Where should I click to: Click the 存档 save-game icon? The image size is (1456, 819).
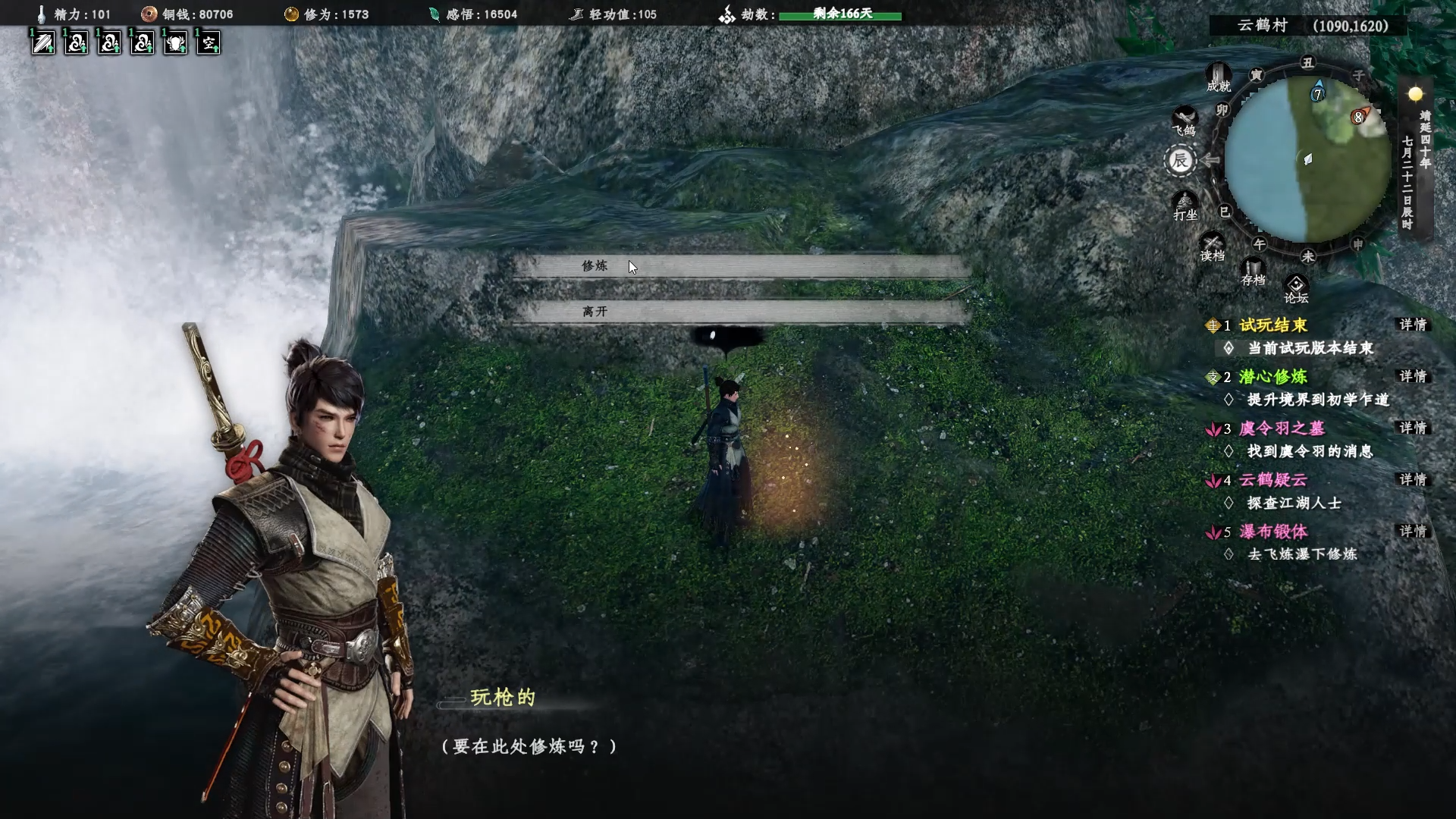click(1253, 271)
